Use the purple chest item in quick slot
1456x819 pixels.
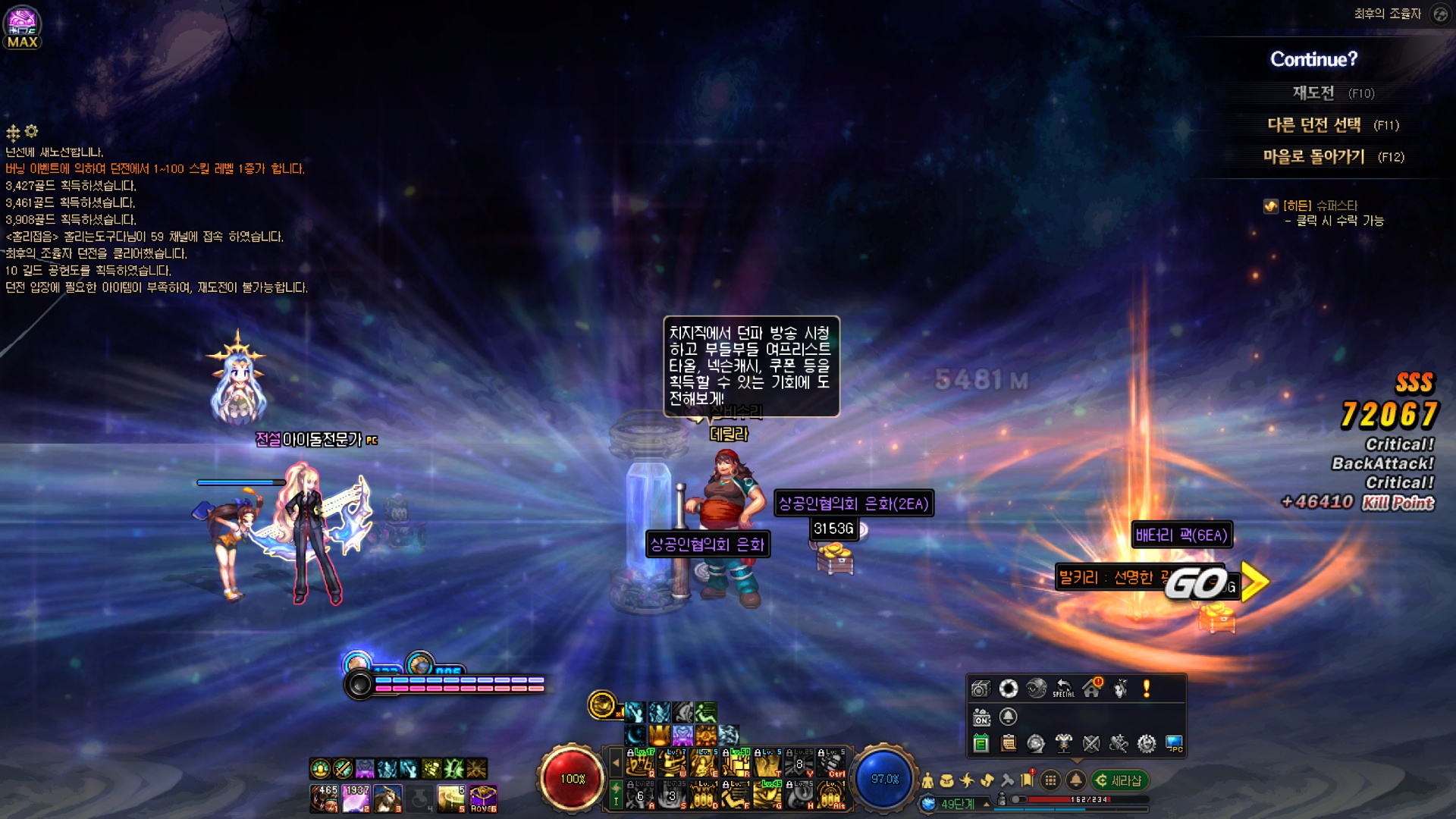483,799
